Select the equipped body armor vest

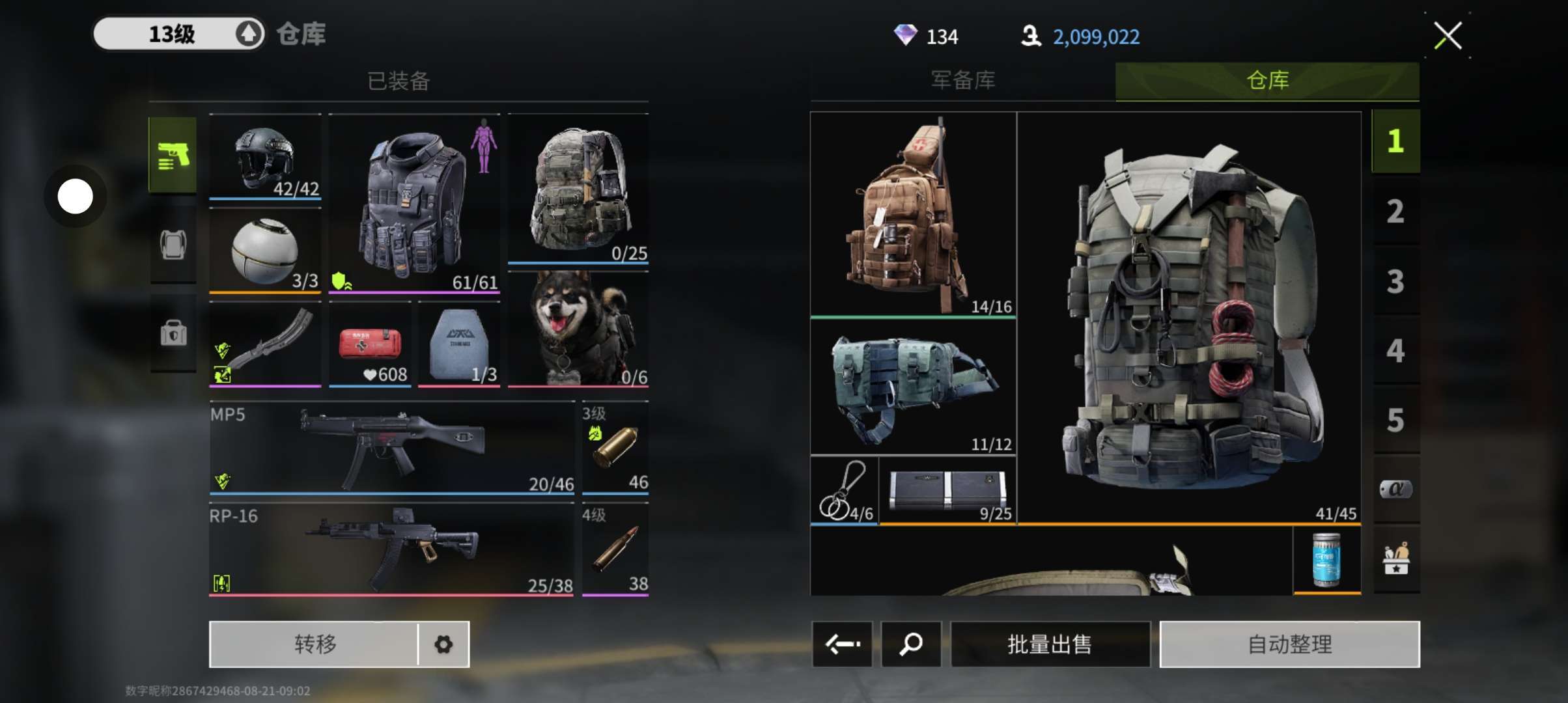pyautogui.click(x=414, y=203)
